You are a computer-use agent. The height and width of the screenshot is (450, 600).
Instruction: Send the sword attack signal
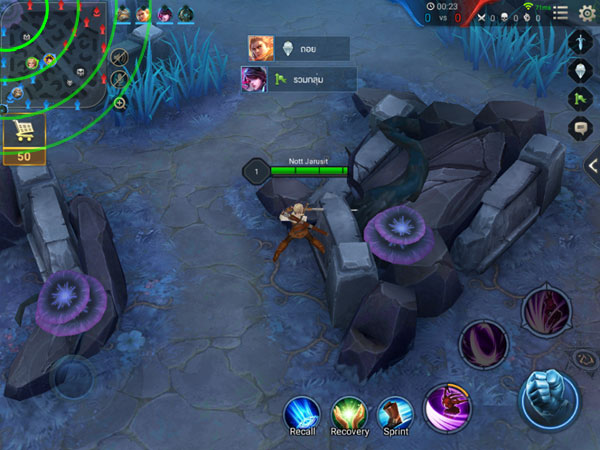(581, 41)
